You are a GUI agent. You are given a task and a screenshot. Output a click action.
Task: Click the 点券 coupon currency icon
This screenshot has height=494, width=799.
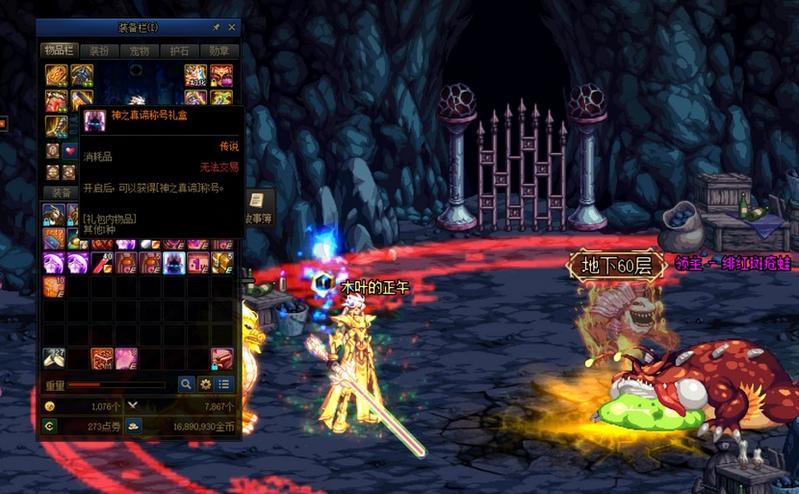49,425
